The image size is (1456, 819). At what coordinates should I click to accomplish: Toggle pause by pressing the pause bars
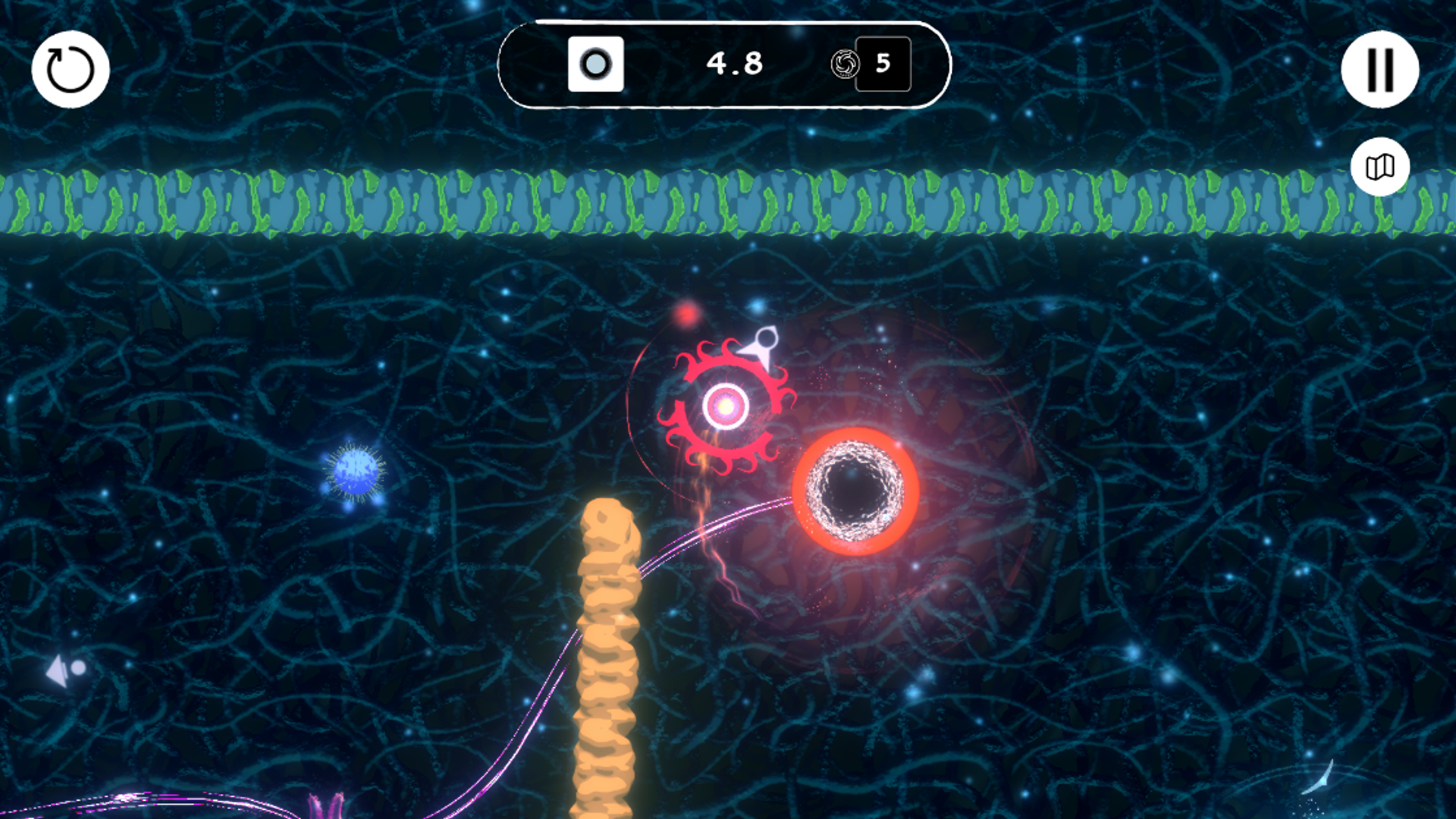[1382, 69]
